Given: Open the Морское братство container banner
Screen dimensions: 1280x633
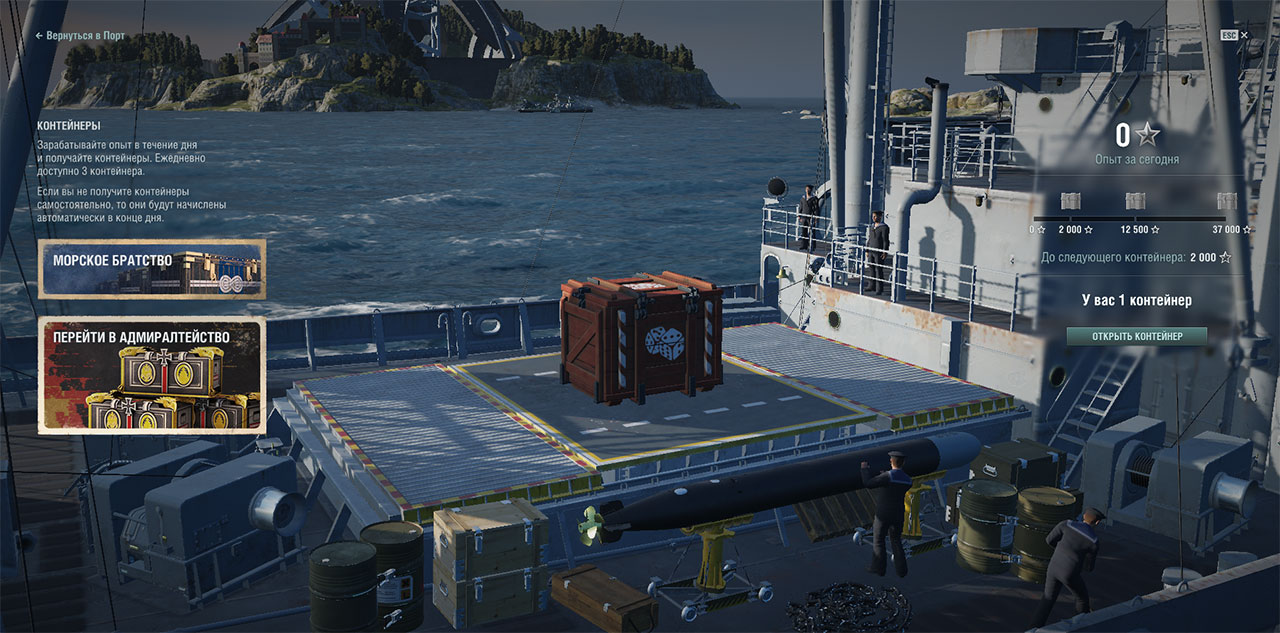Looking at the screenshot, I should pyautogui.click(x=151, y=269).
